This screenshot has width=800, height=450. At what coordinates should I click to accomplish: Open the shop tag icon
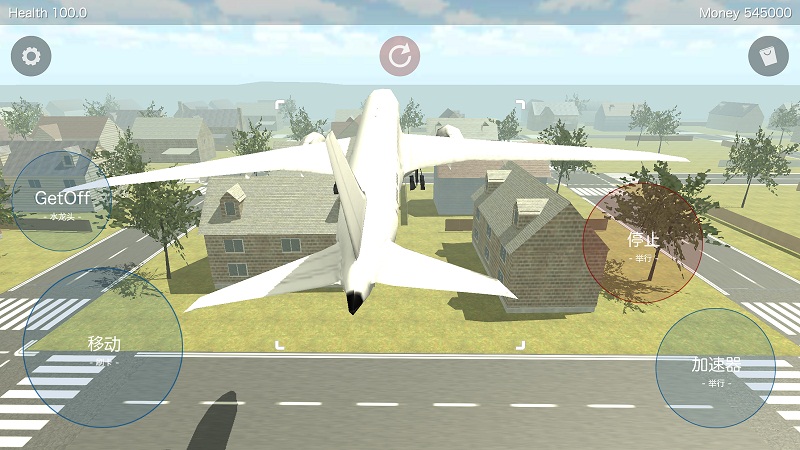pos(768,56)
